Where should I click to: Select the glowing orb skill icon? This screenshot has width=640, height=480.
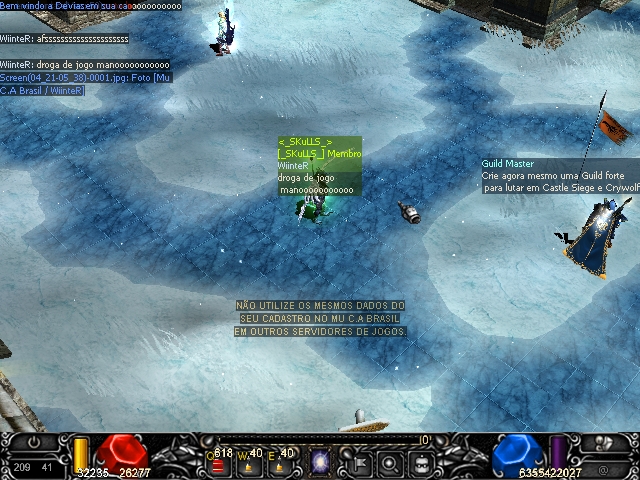(x=321, y=462)
